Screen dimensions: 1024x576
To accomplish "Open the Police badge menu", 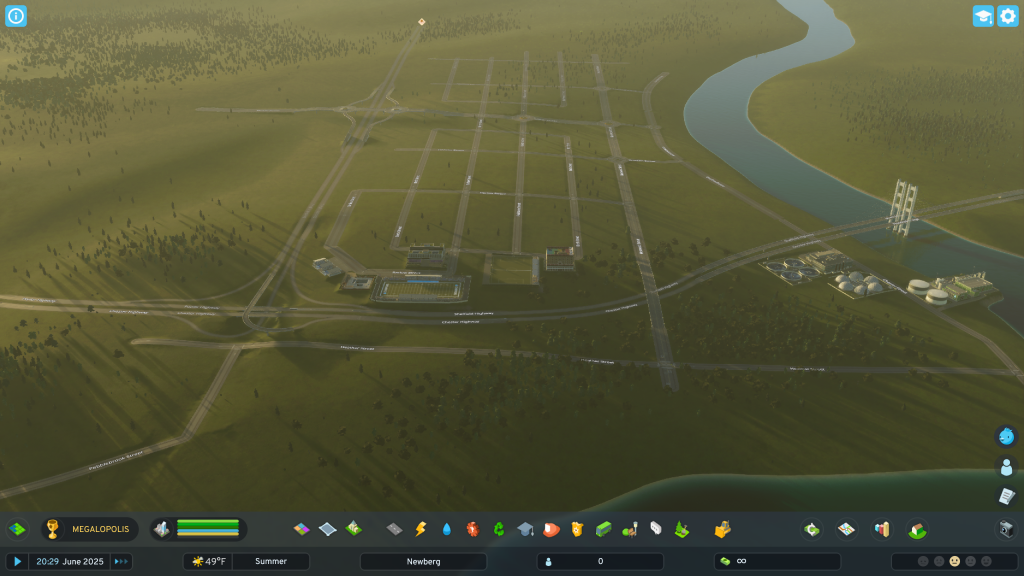I will [x=576, y=529].
